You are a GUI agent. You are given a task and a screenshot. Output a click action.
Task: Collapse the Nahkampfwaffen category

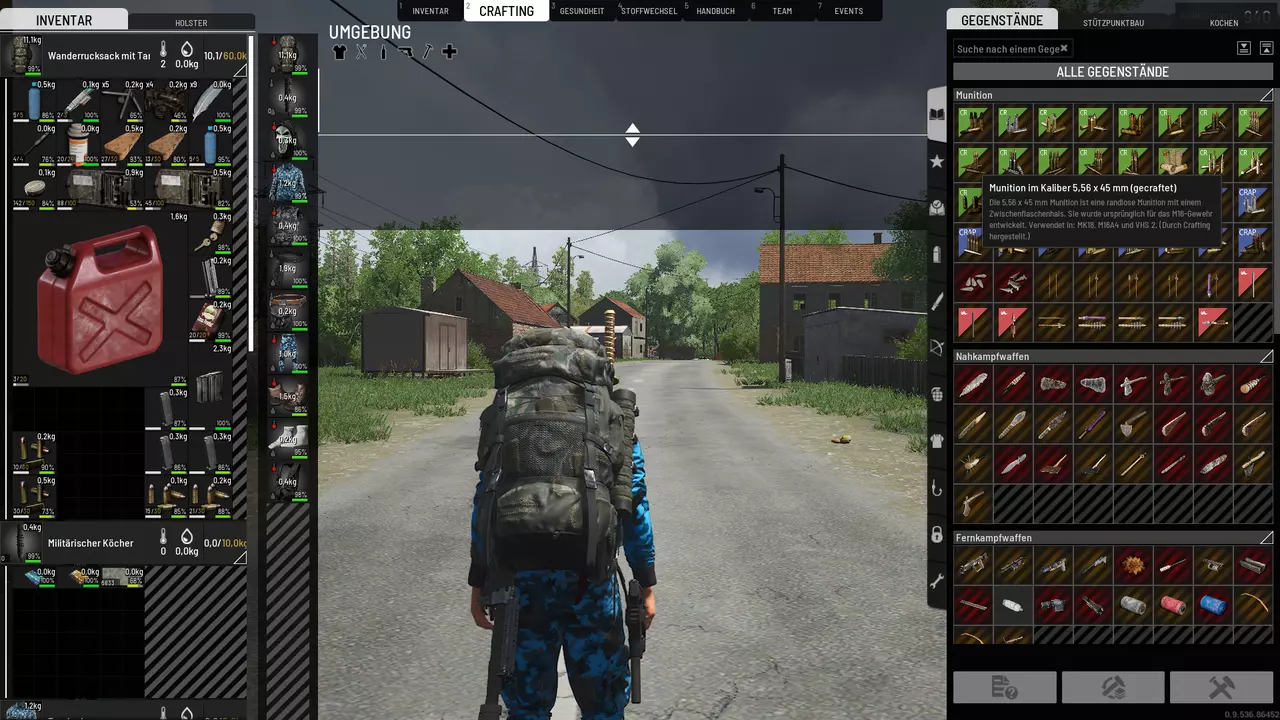pos(1266,356)
